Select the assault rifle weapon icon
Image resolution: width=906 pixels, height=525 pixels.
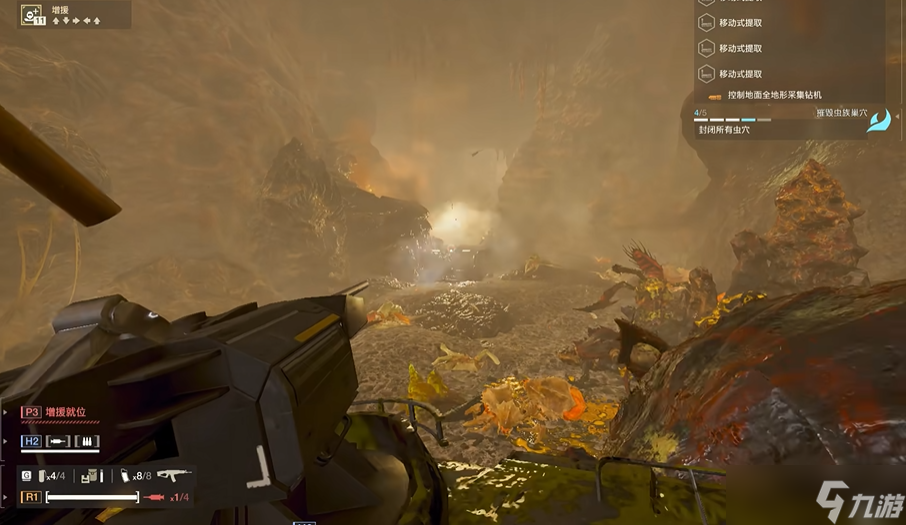[173, 475]
